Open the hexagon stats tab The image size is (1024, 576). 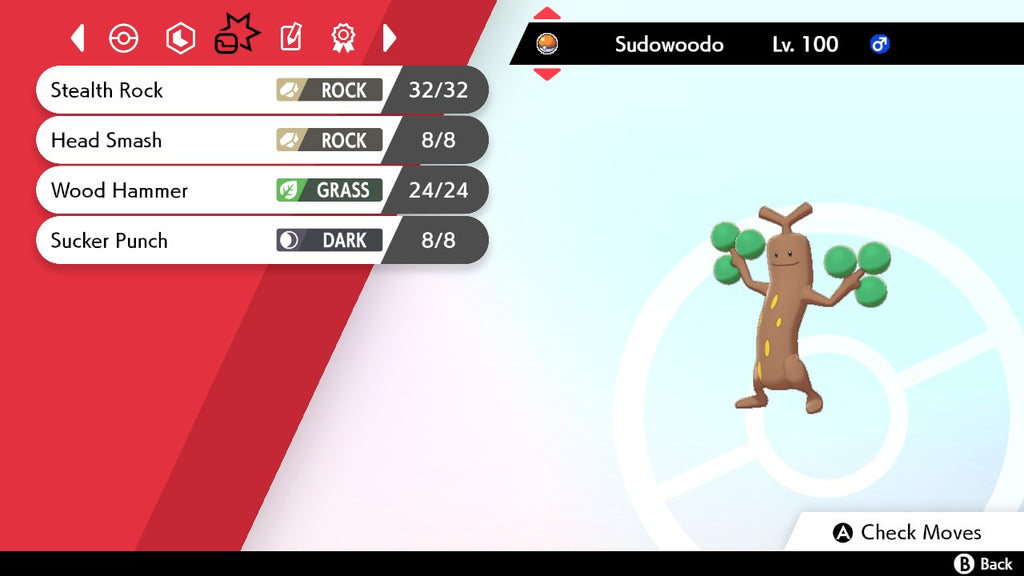click(x=180, y=38)
